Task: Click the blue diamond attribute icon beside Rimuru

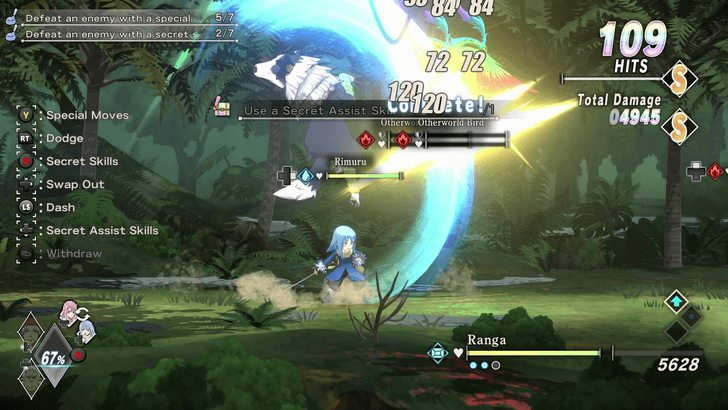Action: click(x=306, y=176)
